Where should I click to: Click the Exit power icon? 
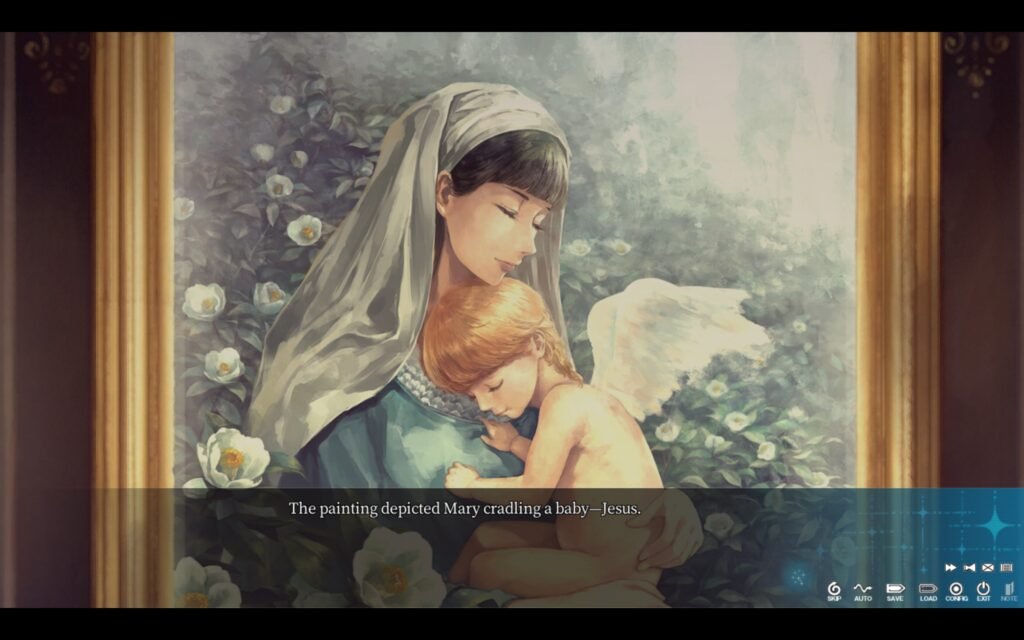point(983,590)
